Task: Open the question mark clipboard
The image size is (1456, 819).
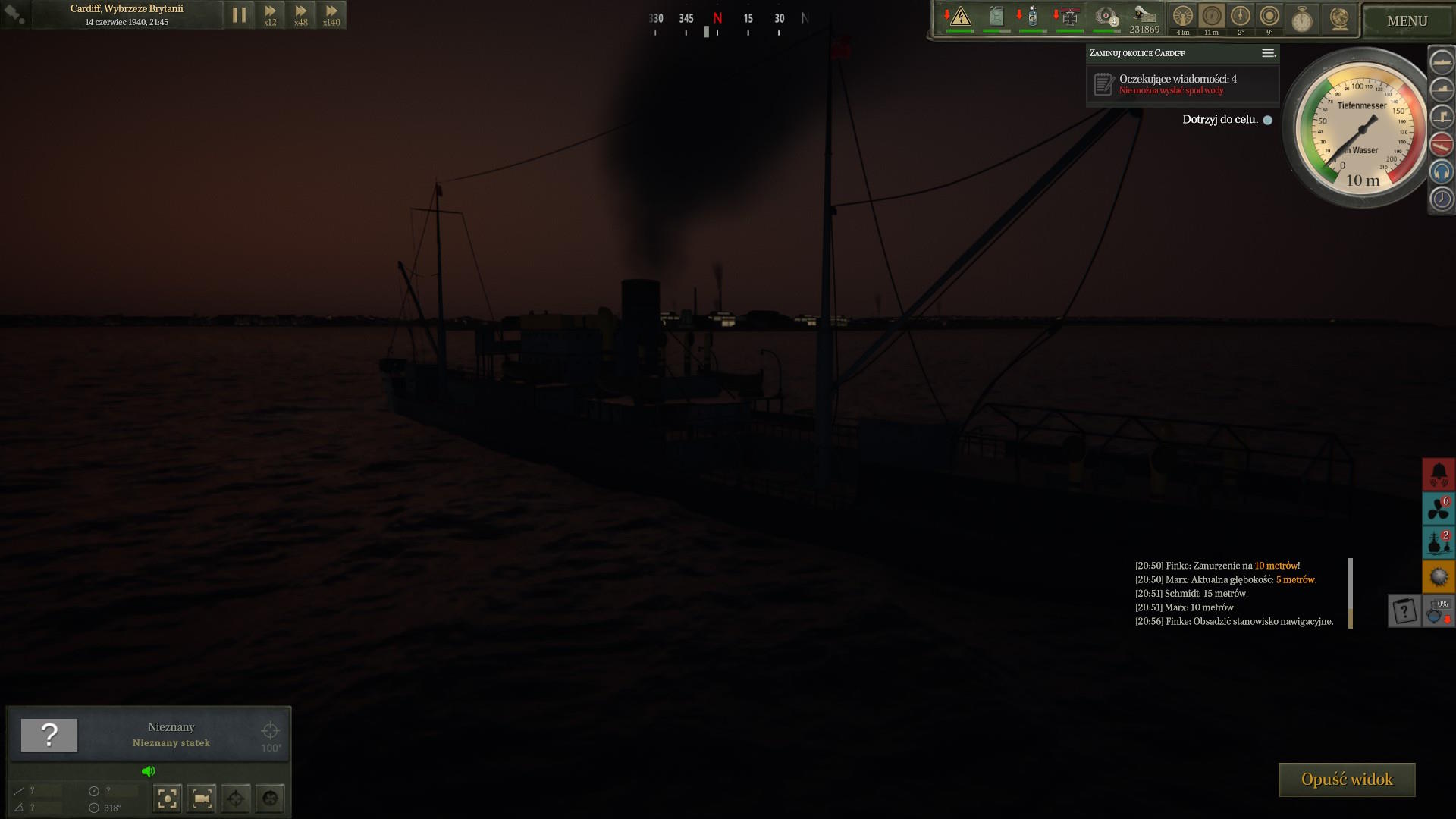Action: click(1404, 610)
